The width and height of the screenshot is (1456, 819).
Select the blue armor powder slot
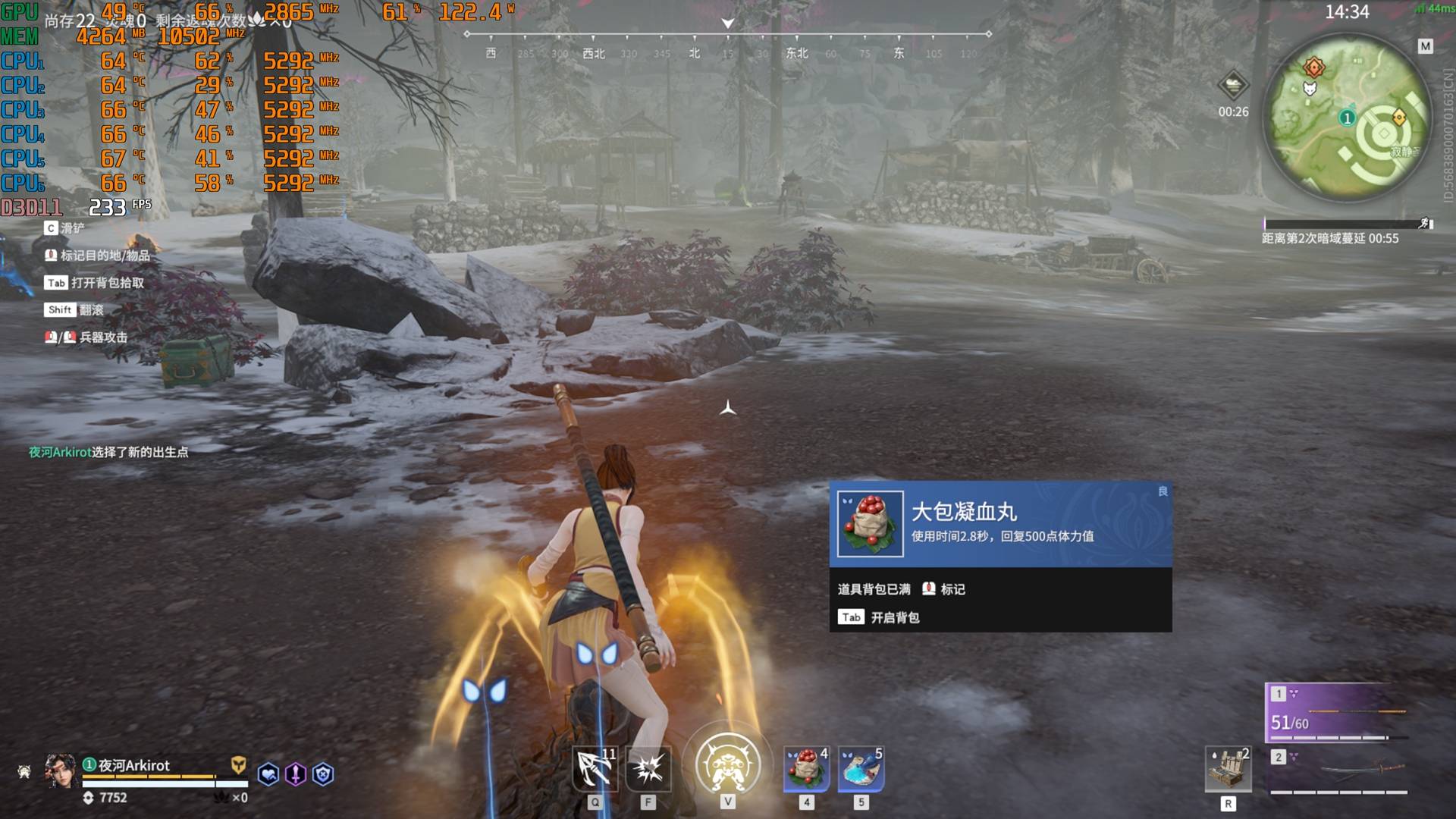coord(861,769)
